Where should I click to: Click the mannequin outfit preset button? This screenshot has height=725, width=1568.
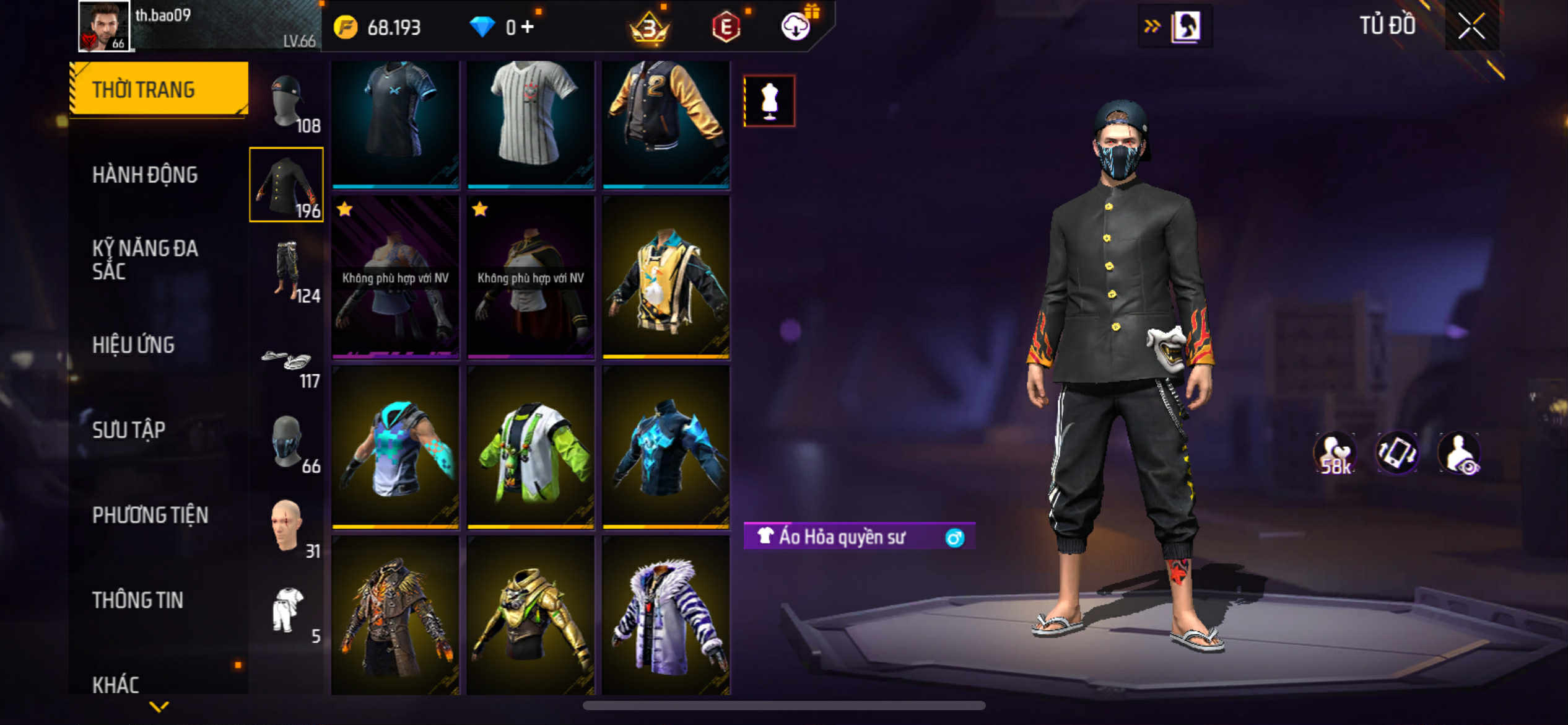pos(769,101)
